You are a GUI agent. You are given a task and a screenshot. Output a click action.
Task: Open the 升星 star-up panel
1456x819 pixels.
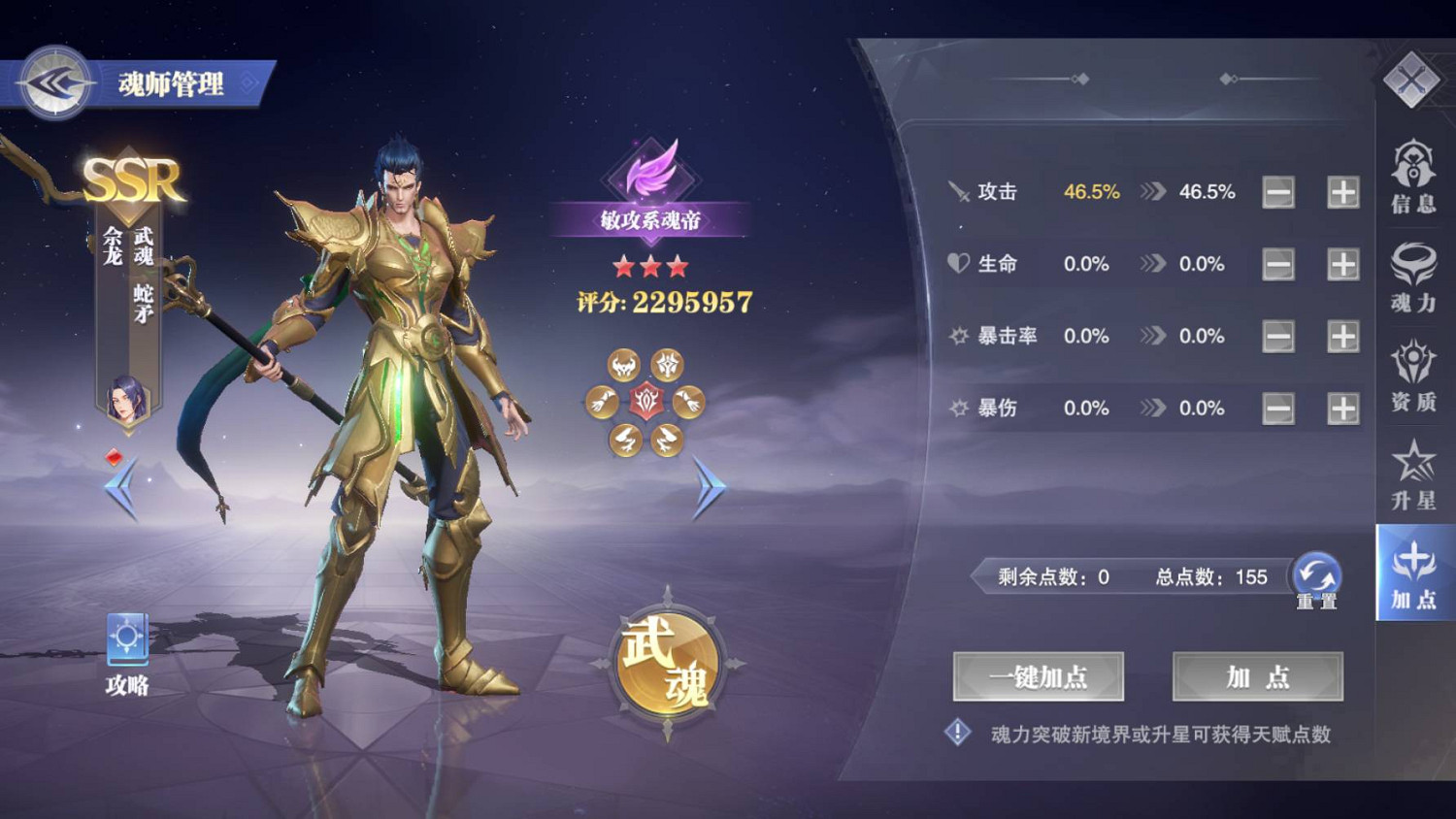(1413, 475)
